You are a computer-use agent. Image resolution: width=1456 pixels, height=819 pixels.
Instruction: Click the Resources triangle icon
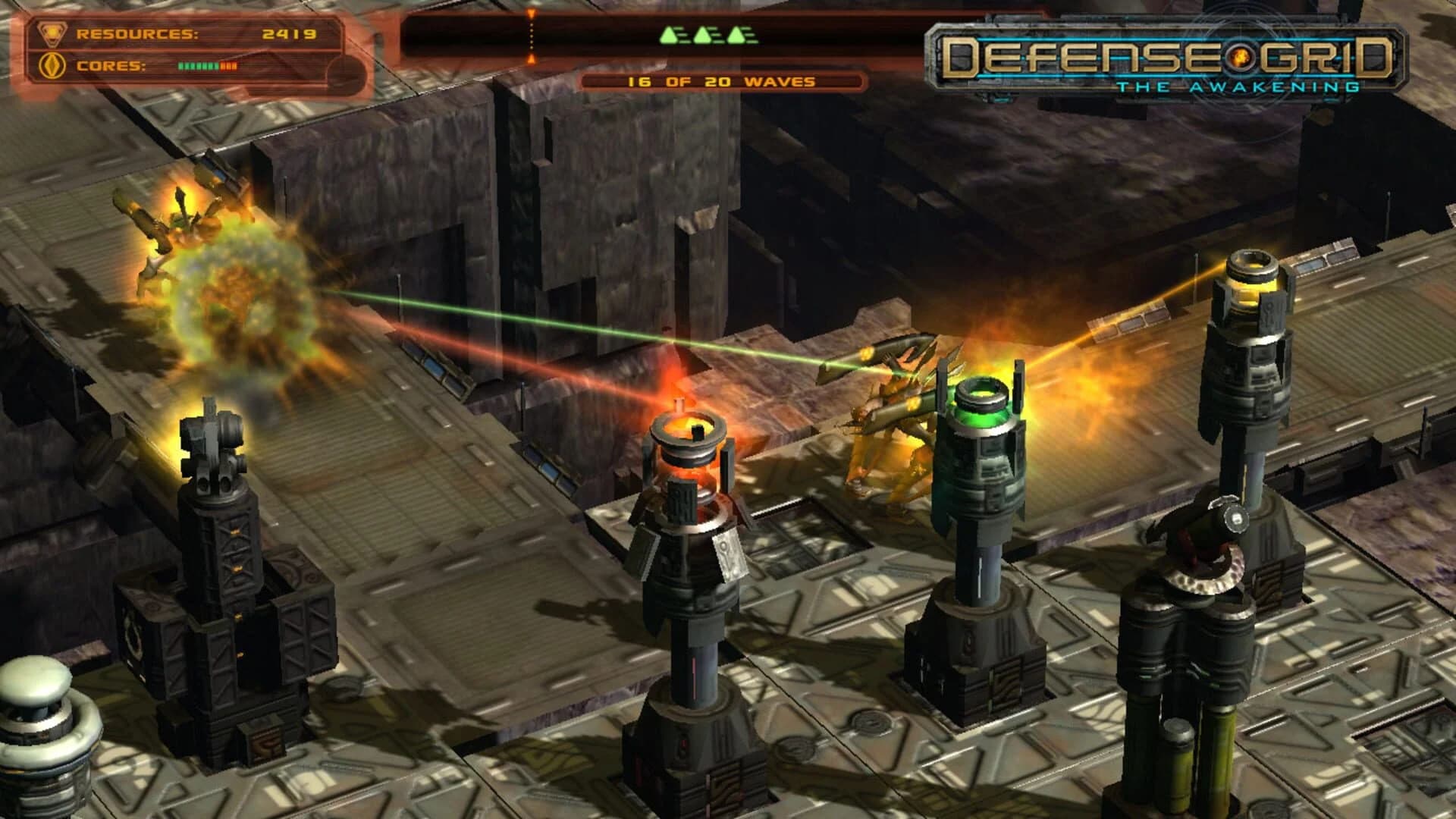tap(50, 33)
